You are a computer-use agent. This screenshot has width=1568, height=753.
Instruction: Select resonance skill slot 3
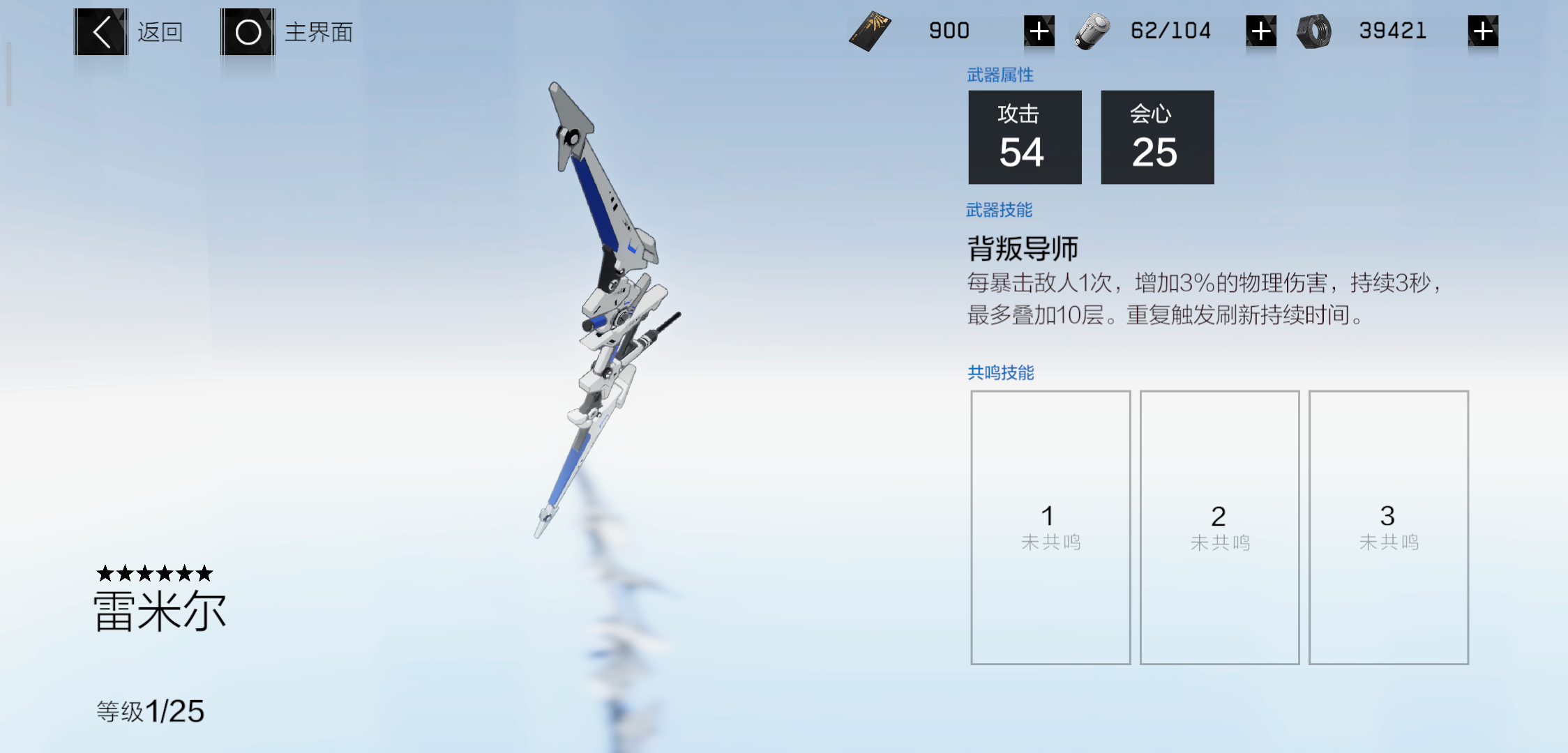tap(1388, 527)
